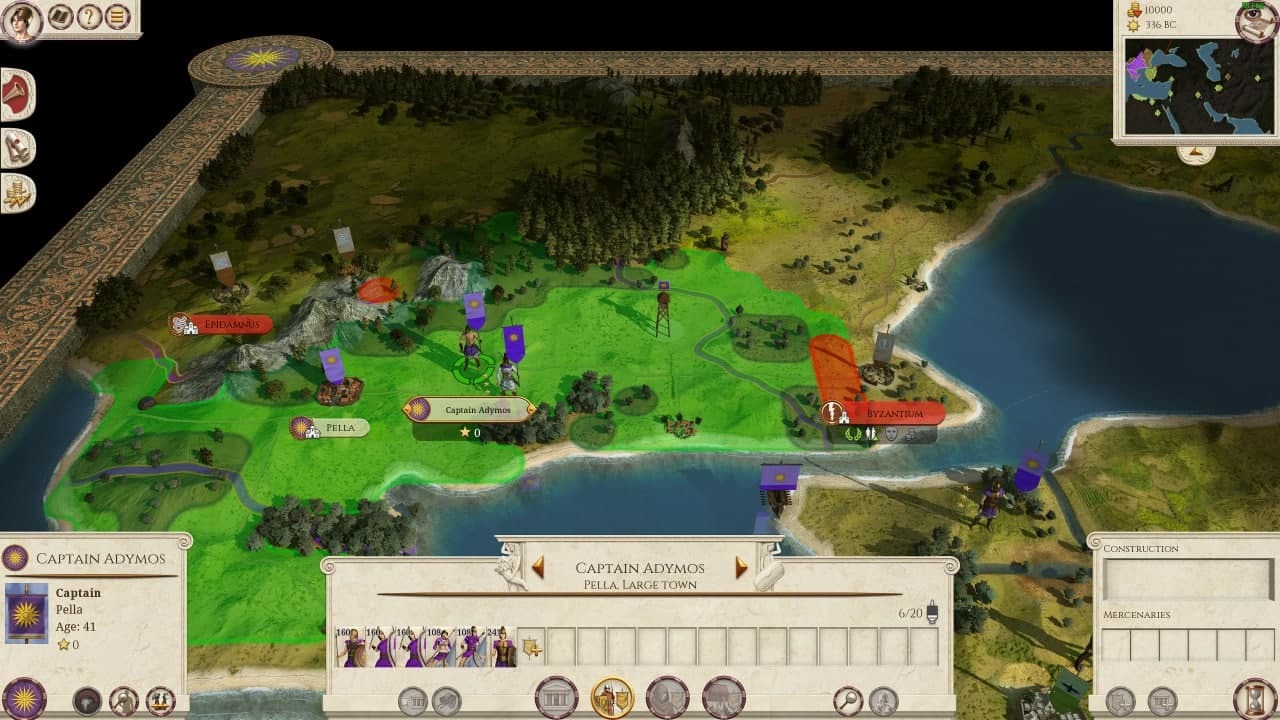Click the right arrow to view next character
1280x720 pixels.
740,567
